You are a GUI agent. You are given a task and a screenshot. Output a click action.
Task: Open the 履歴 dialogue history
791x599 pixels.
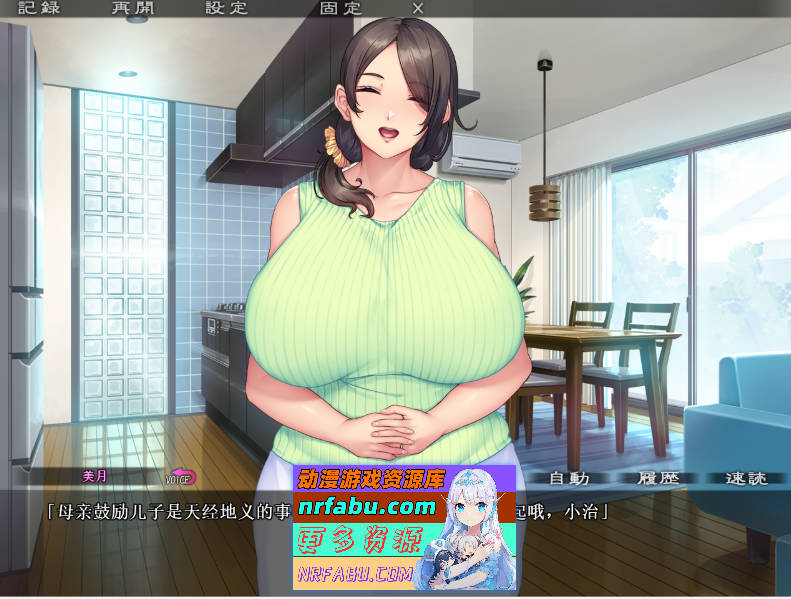pyautogui.click(x=658, y=478)
